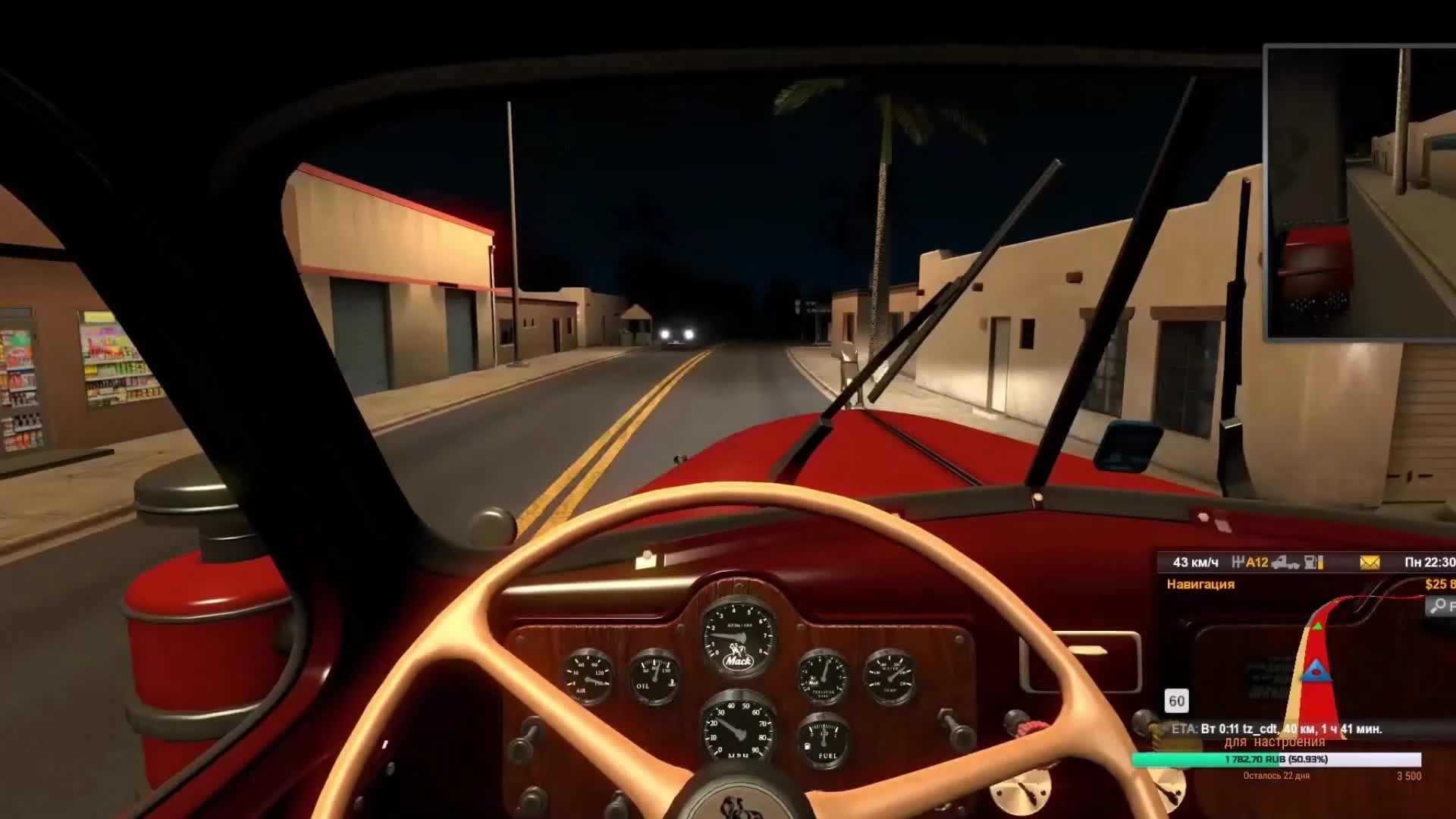Image resolution: width=1456 pixels, height=819 pixels.
Task: Click the blue player arrow on the GPS map
Action: pyautogui.click(x=1317, y=671)
